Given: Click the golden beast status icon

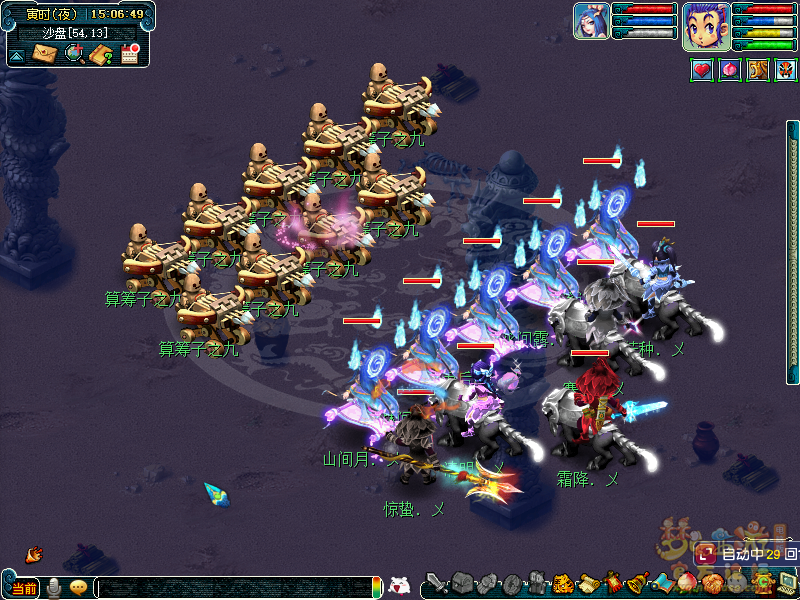Looking at the screenshot, I should (758, 70).
